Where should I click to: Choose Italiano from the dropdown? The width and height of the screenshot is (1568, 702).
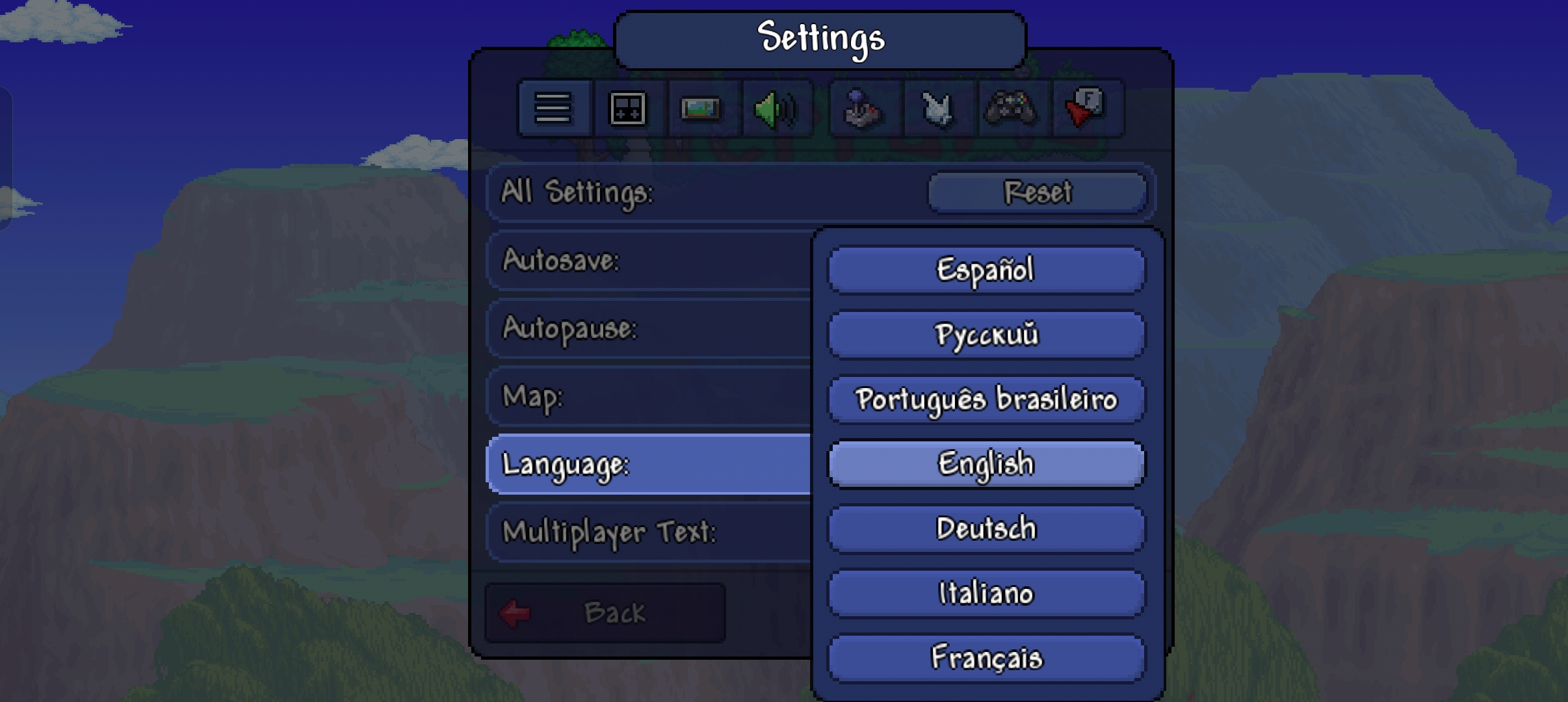tap(986, 593)
